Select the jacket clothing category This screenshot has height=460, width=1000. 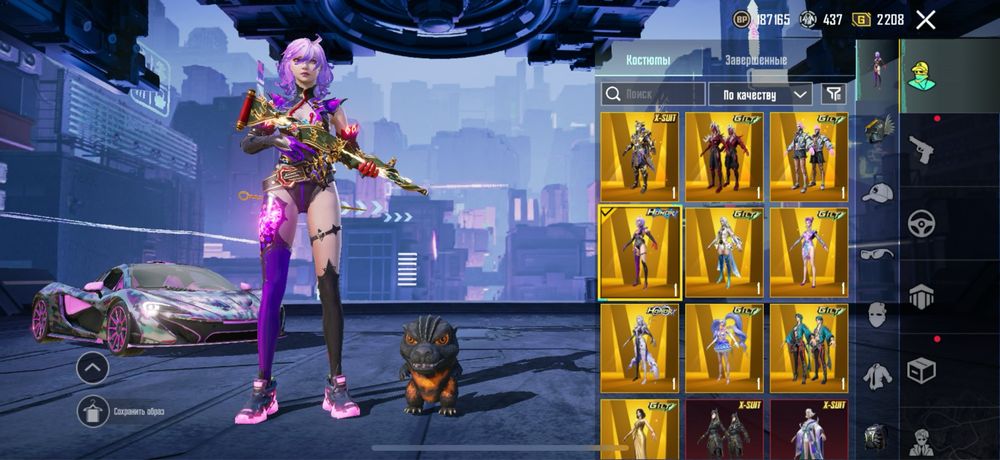(x=878, y=375)
